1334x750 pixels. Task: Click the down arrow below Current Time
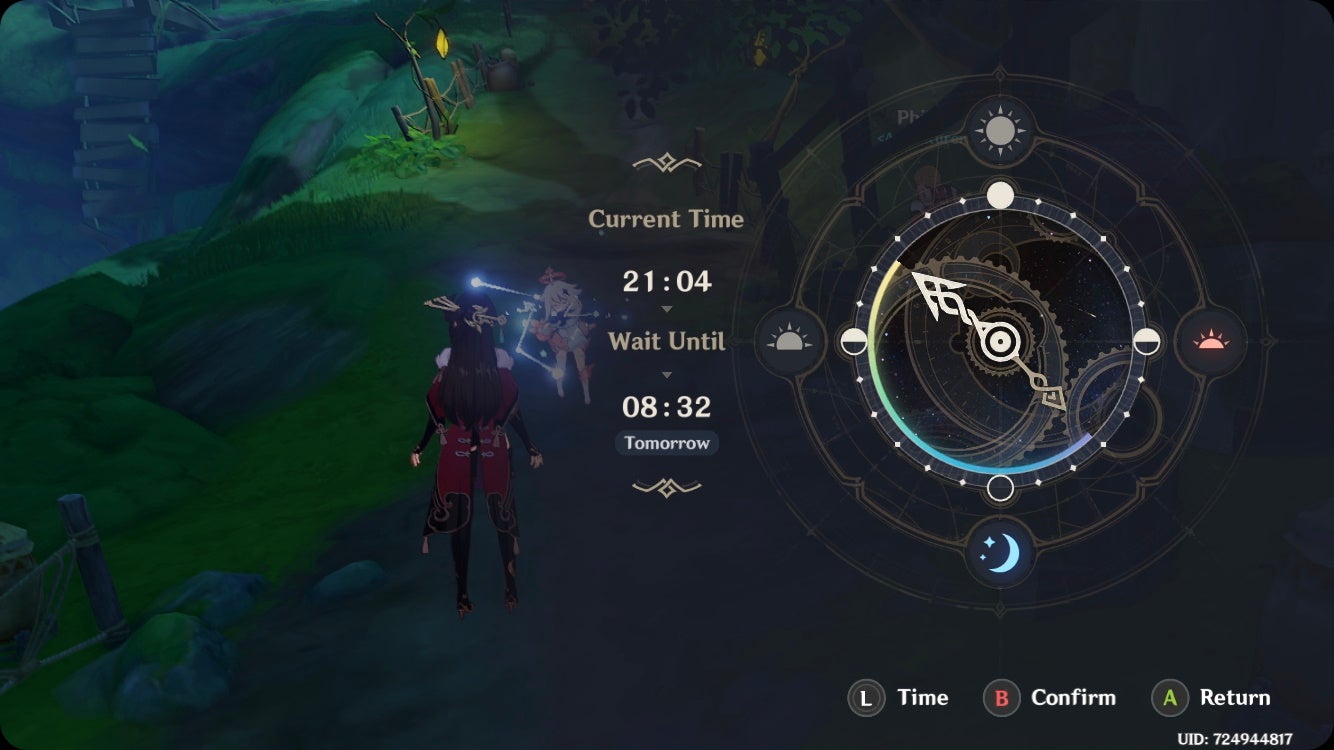[667, 310]
